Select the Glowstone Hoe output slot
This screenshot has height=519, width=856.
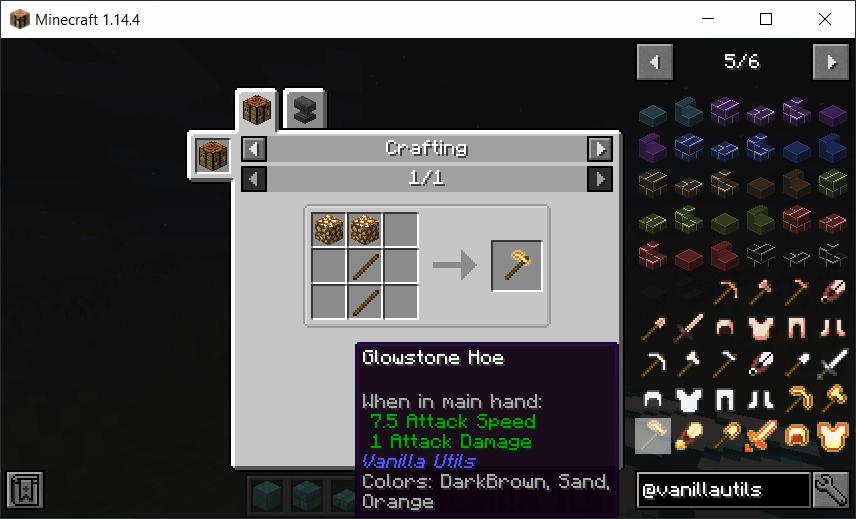coord(517,265)
